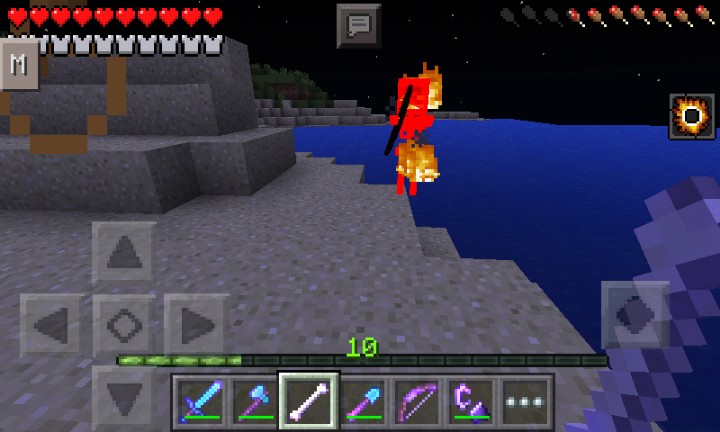Select the diamond sword hotbar slot

[200, 402]
